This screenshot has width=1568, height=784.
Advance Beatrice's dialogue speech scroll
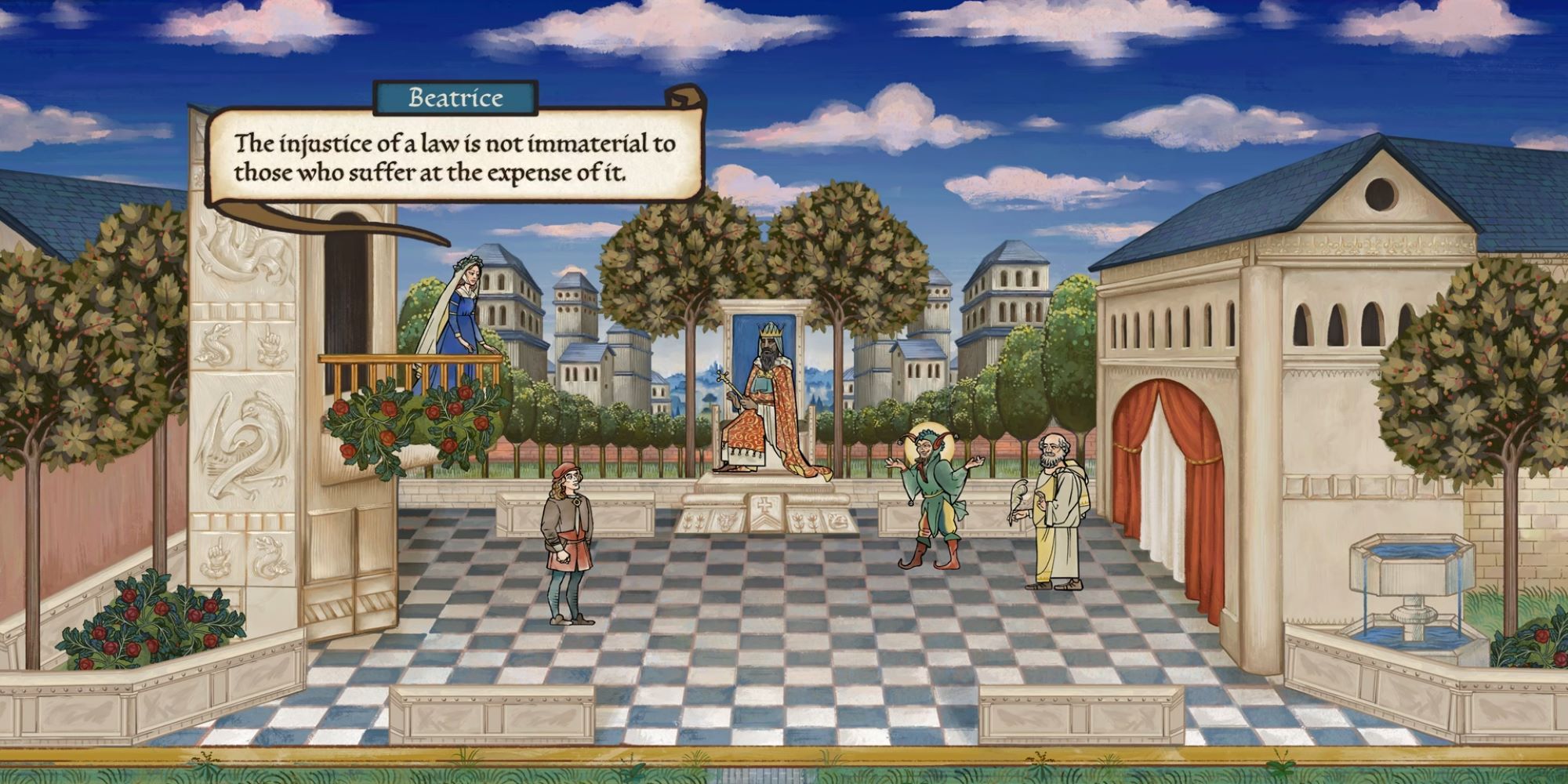click(454, 158)
